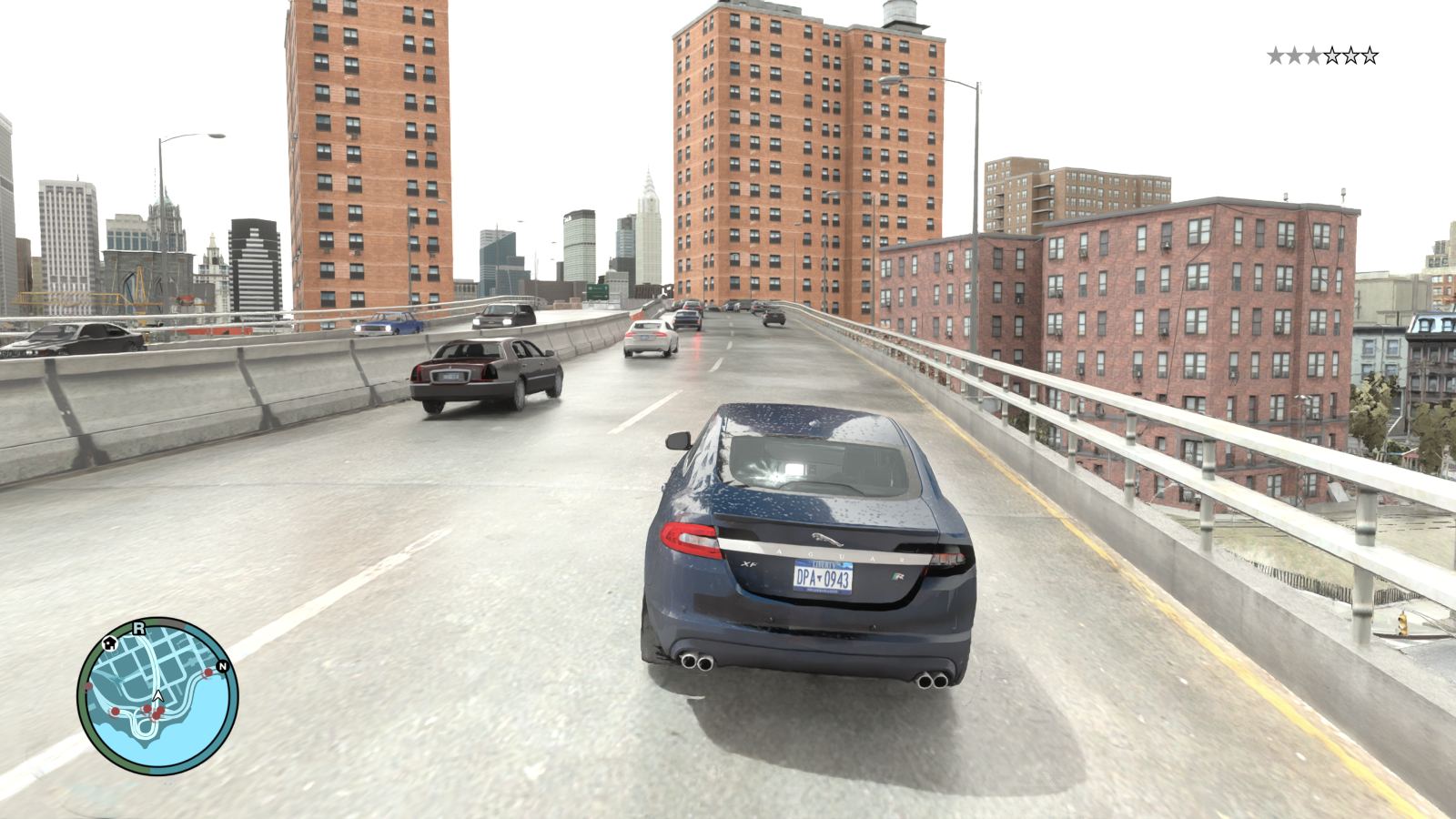1456x819 pixels.
Task: Select the R mission marker on the minimap
Action: coord(139,630)
